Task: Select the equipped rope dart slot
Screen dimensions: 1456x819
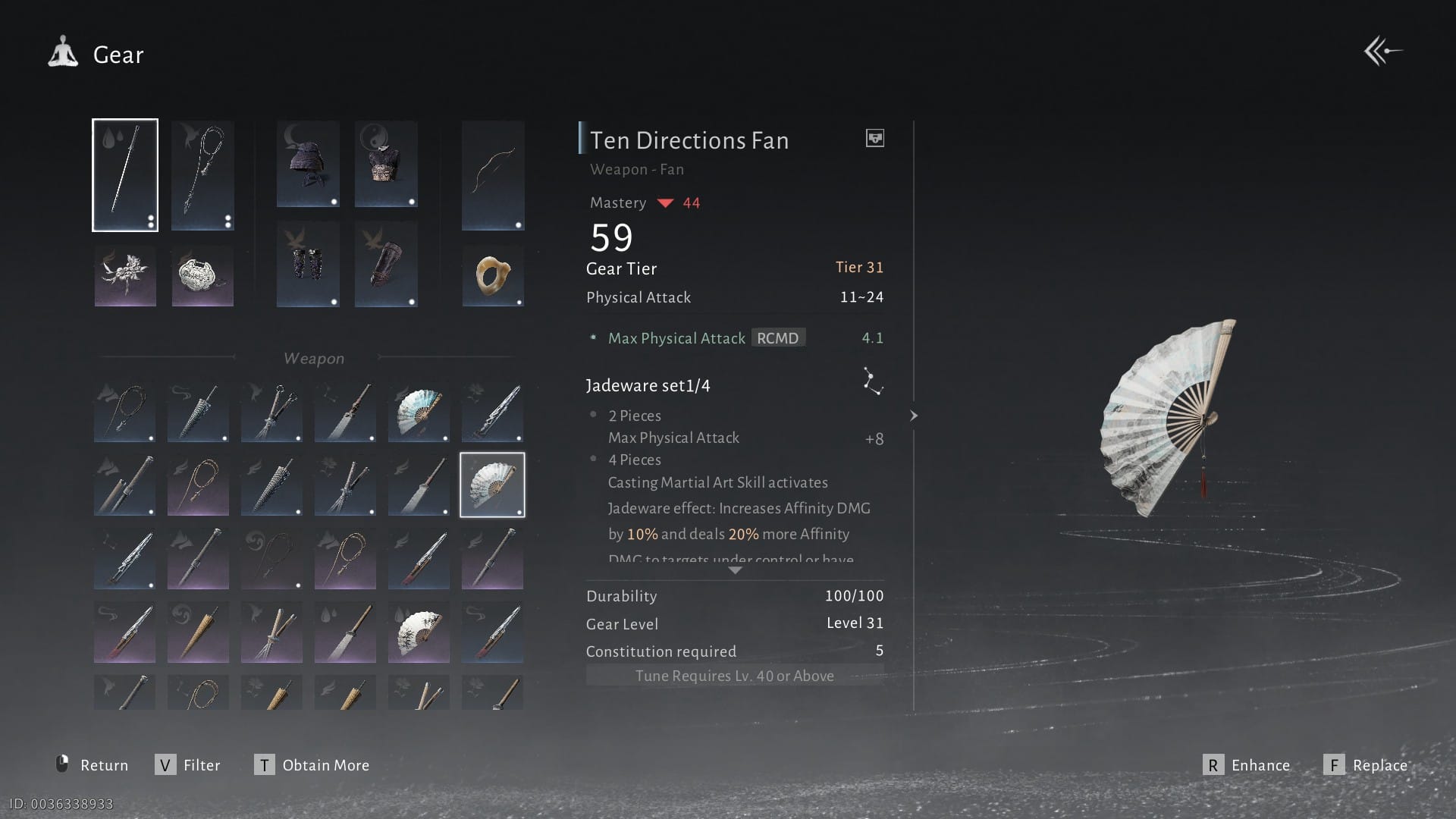Action: click(202, 175)
